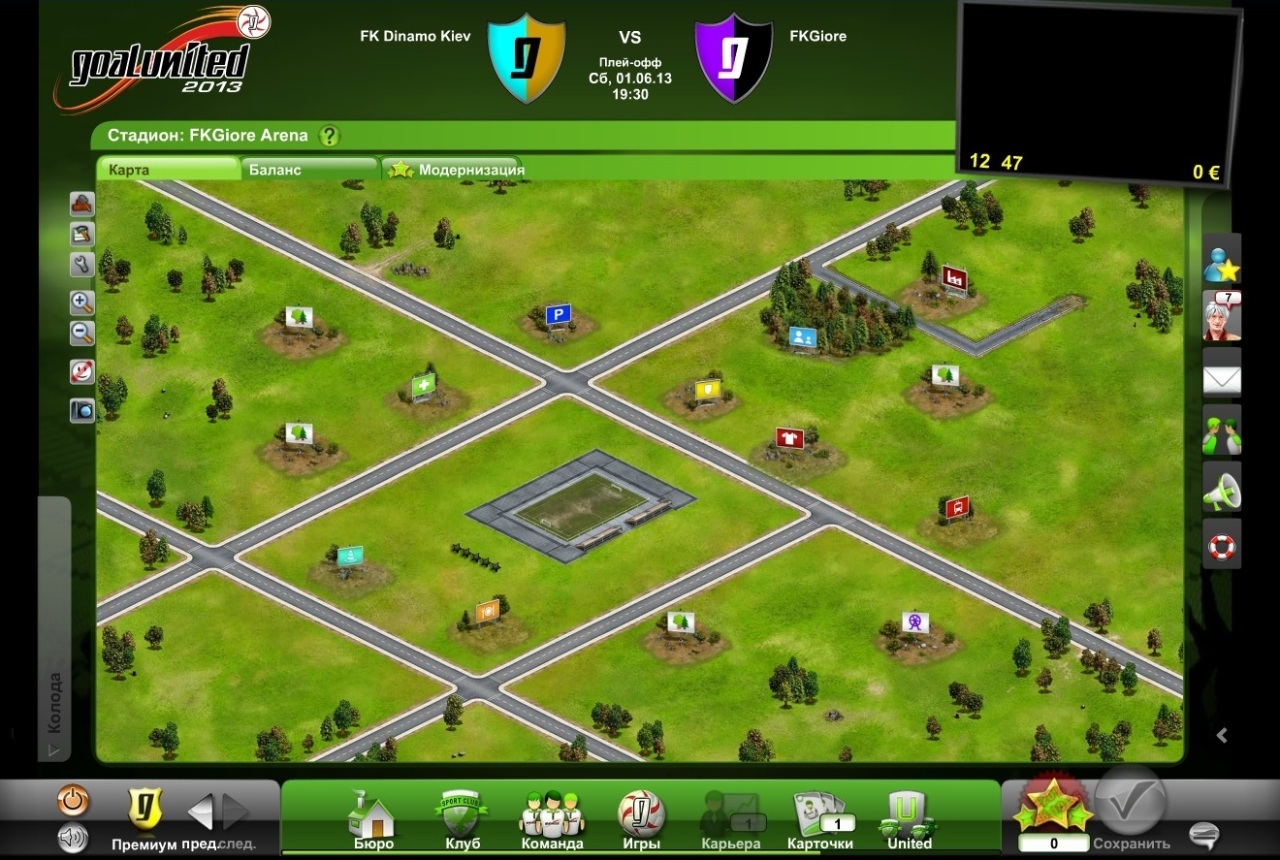Open the megaphone announcements icon
1280x860 pixels.
point(1221,490)
